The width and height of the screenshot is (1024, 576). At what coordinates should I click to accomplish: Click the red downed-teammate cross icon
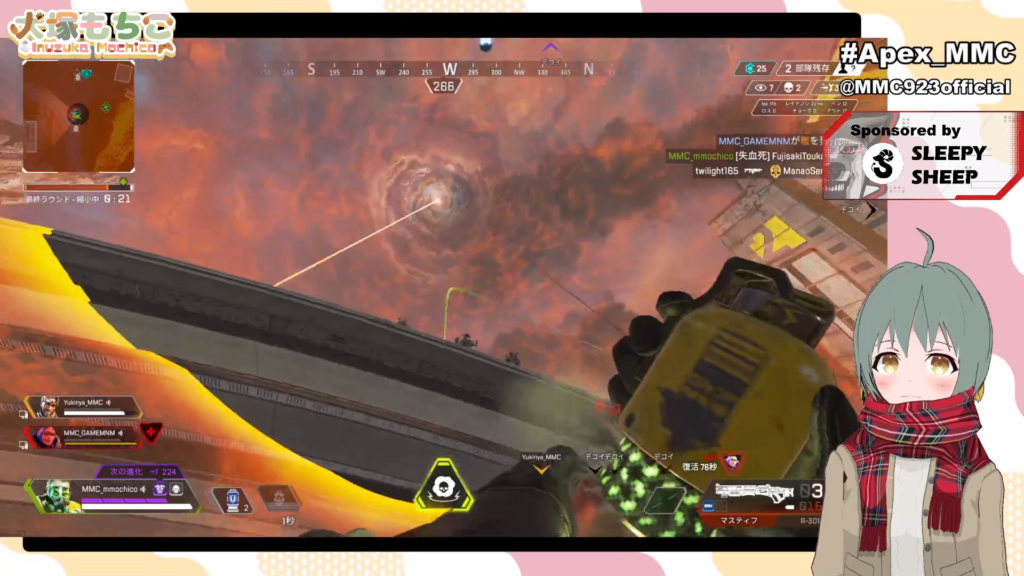click(x=150, y=433)
